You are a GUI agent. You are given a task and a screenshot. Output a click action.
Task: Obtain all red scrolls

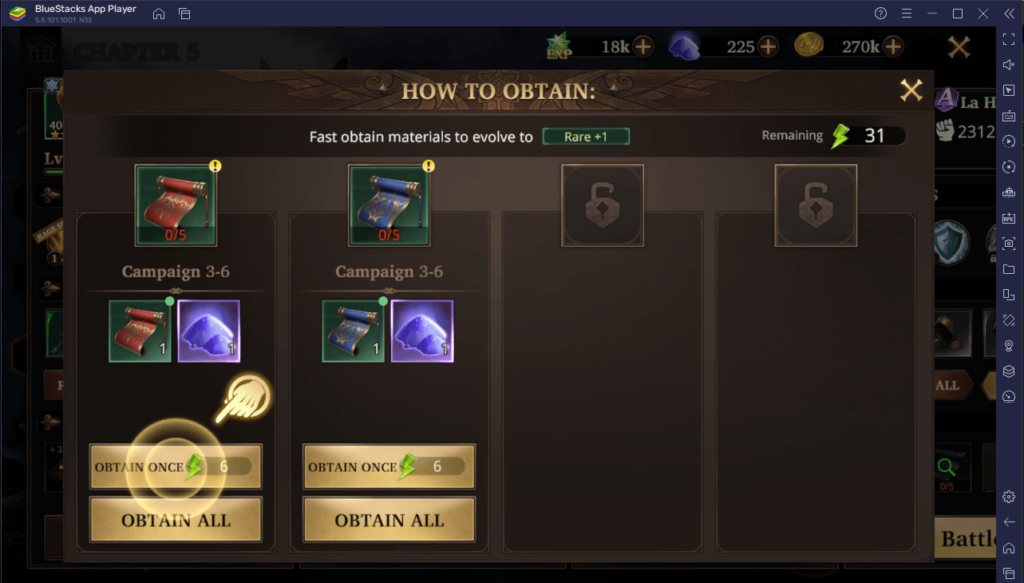[x=175, y=520]
